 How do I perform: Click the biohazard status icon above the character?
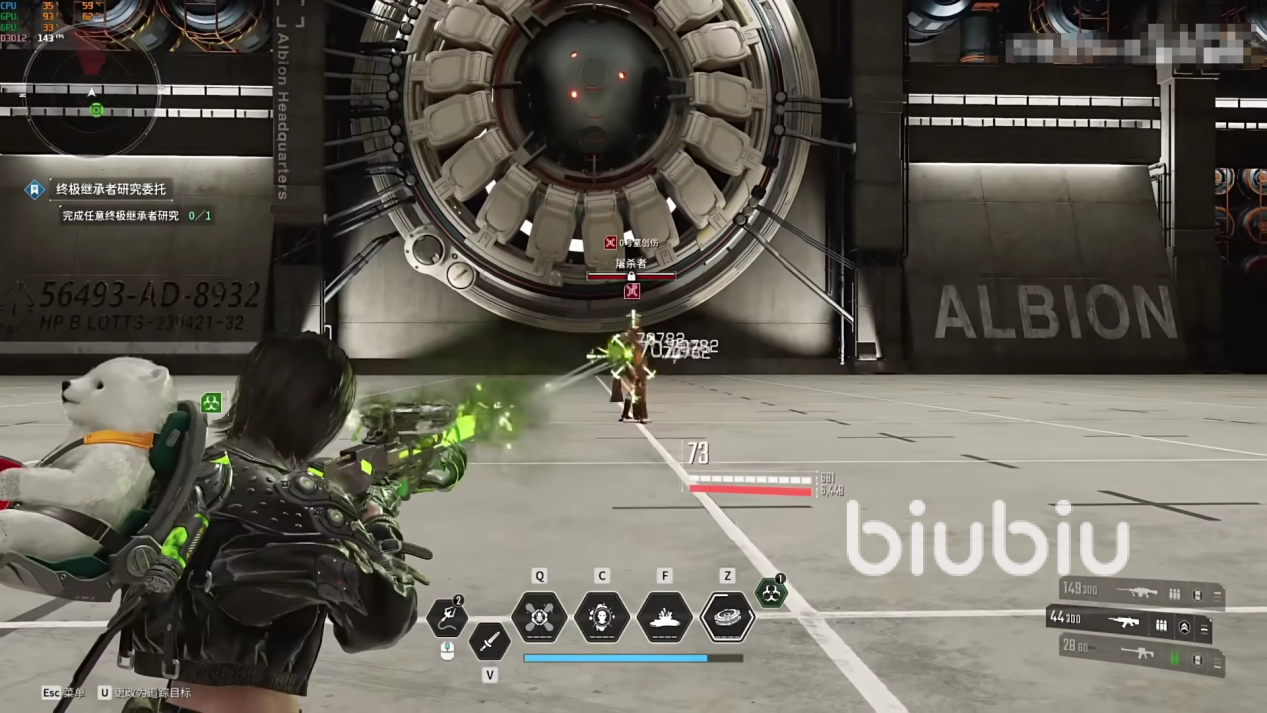(211, 403)
